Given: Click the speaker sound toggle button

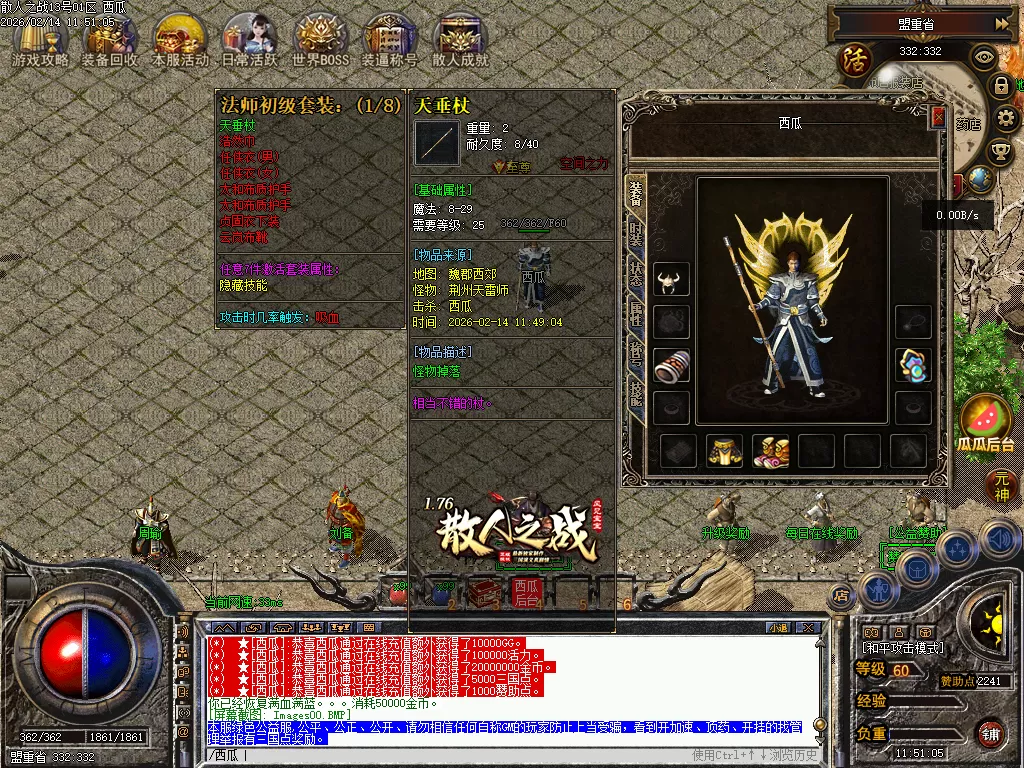Looking at the screenshot, I should [x=999, y=540].
